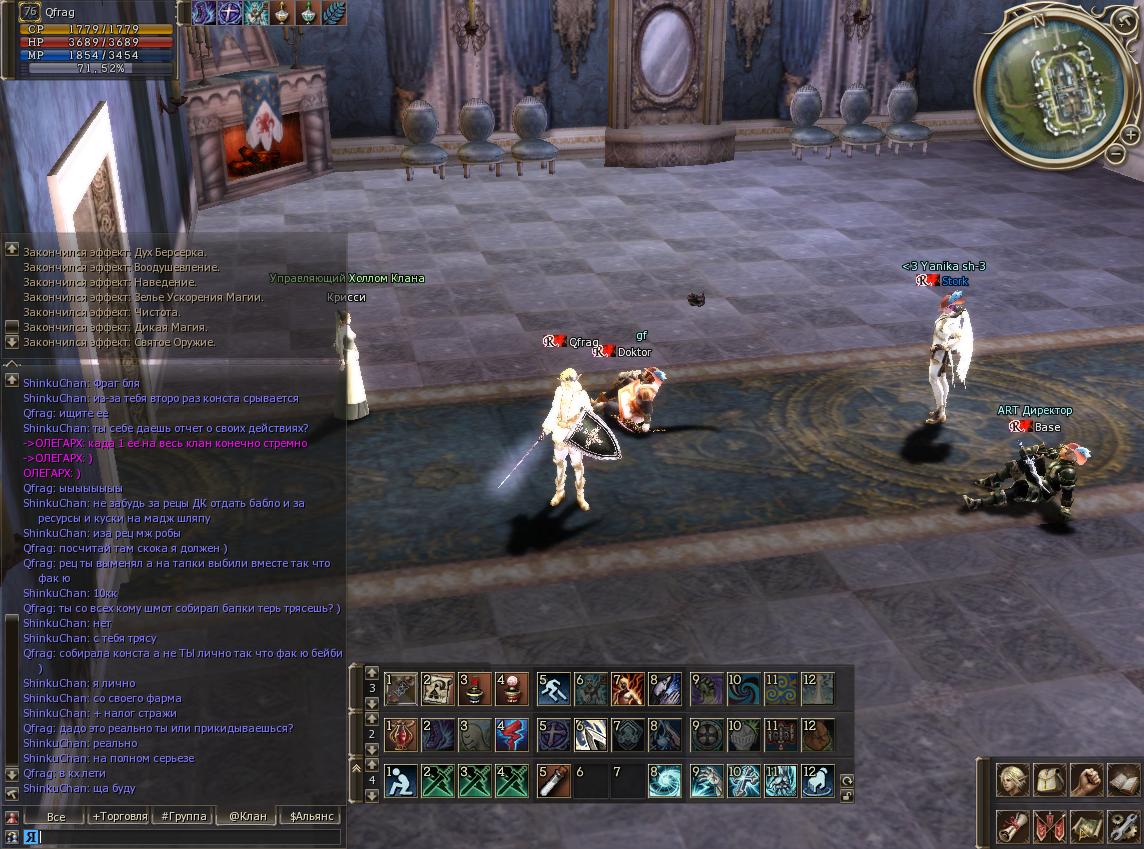Screen dimensions: 1144x849
Task: Use the sit-down action in hotbar slot 1
Action: 401,781
